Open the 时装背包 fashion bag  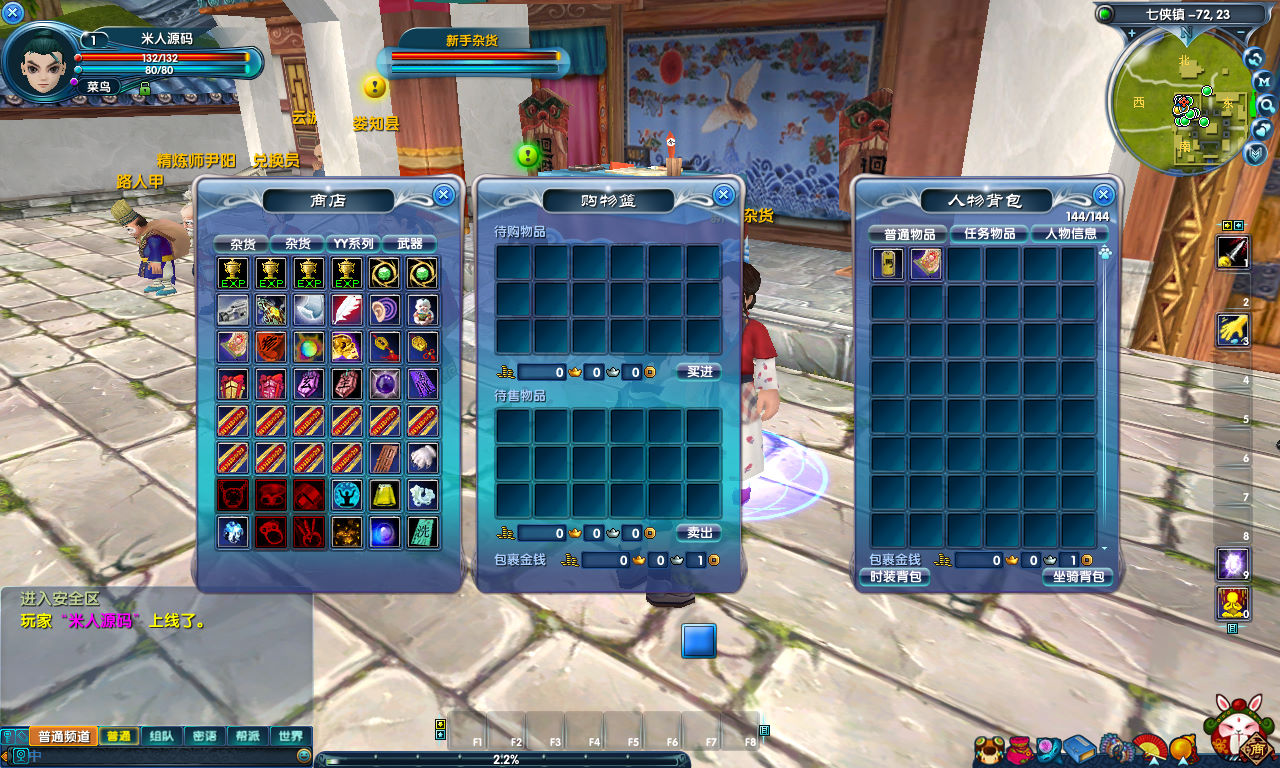coord(894,577)
